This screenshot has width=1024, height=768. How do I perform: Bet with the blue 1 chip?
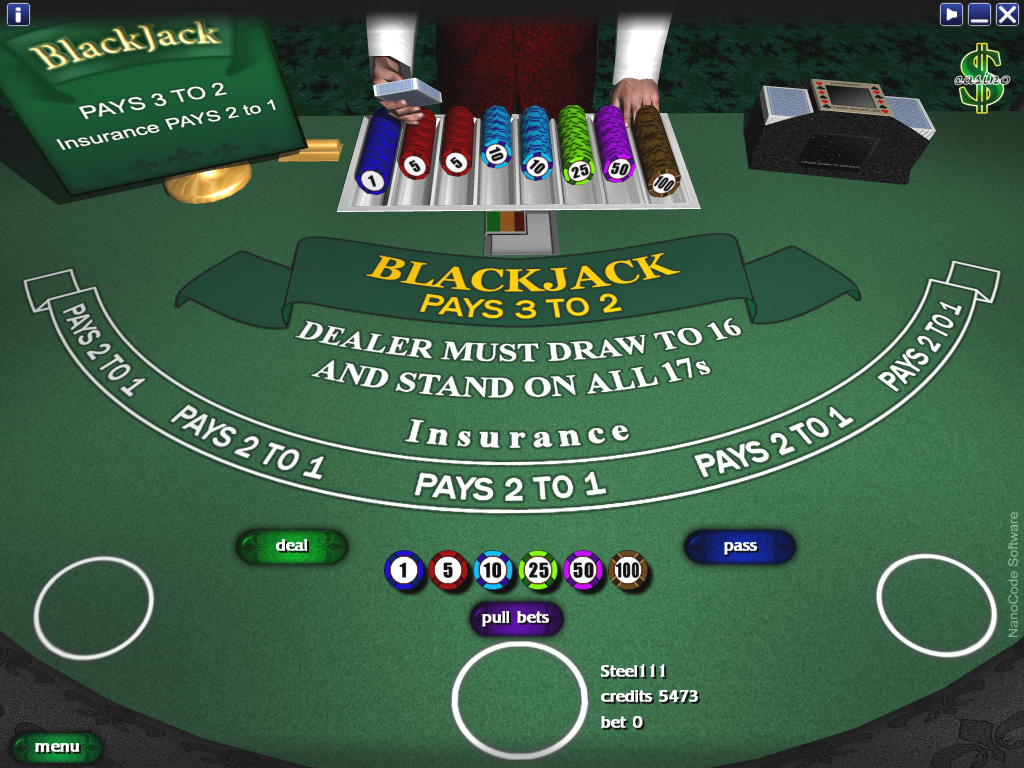404,571
